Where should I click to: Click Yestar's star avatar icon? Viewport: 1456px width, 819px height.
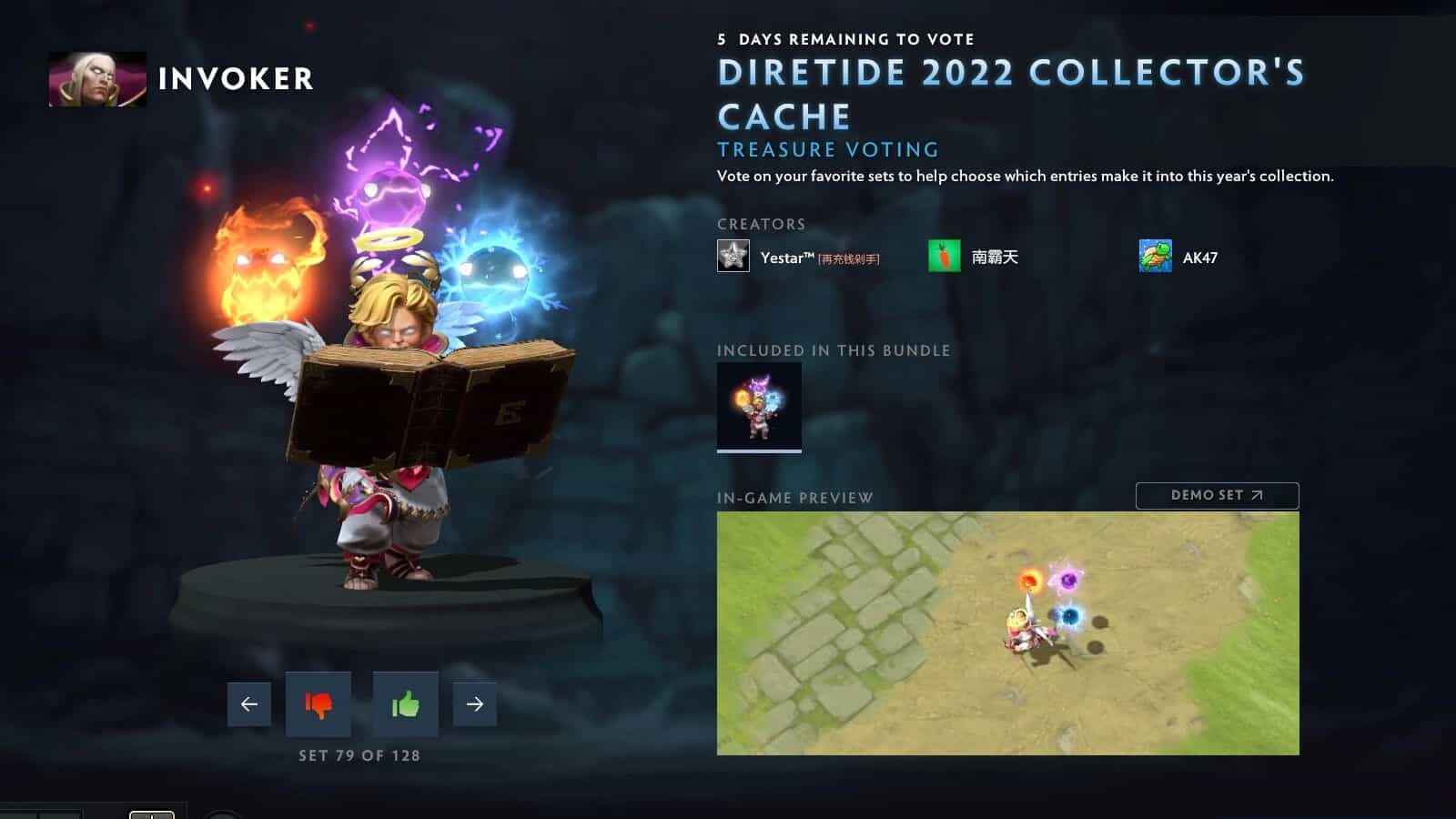click(733, 258)
